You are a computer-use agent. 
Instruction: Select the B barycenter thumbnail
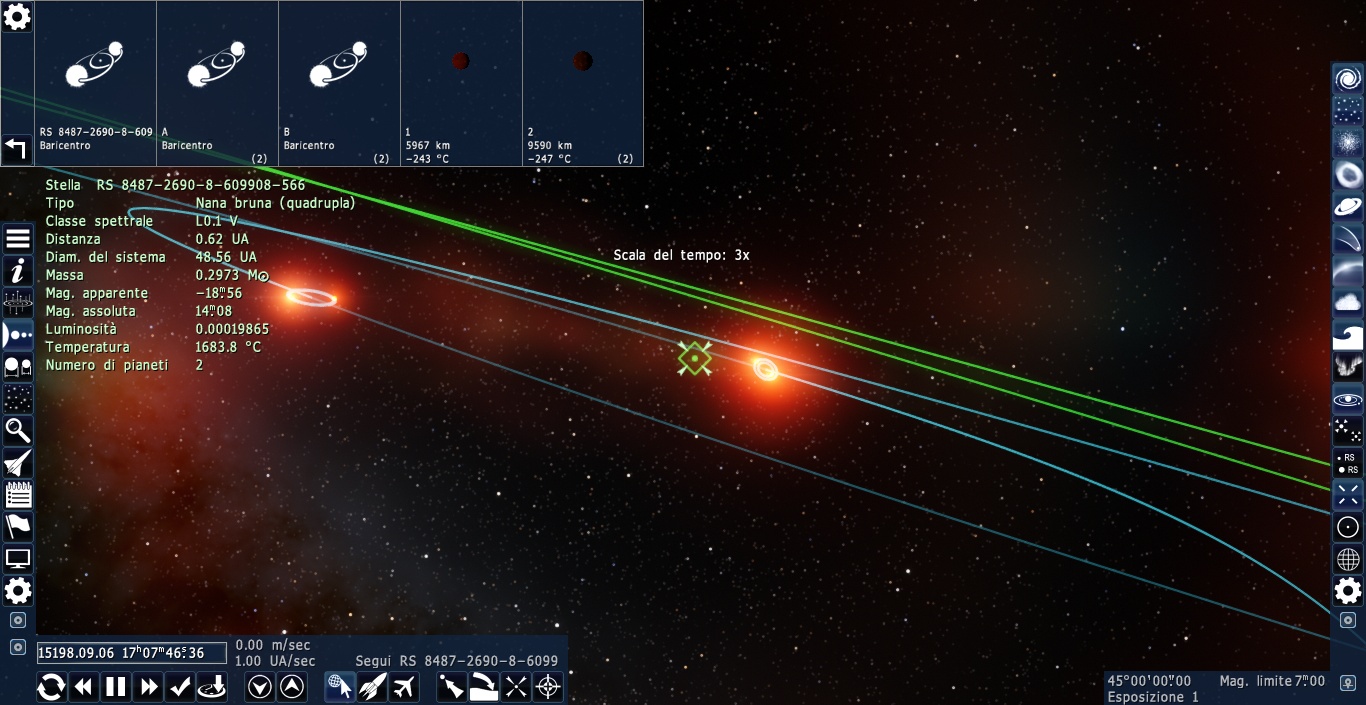click(339, 83)
